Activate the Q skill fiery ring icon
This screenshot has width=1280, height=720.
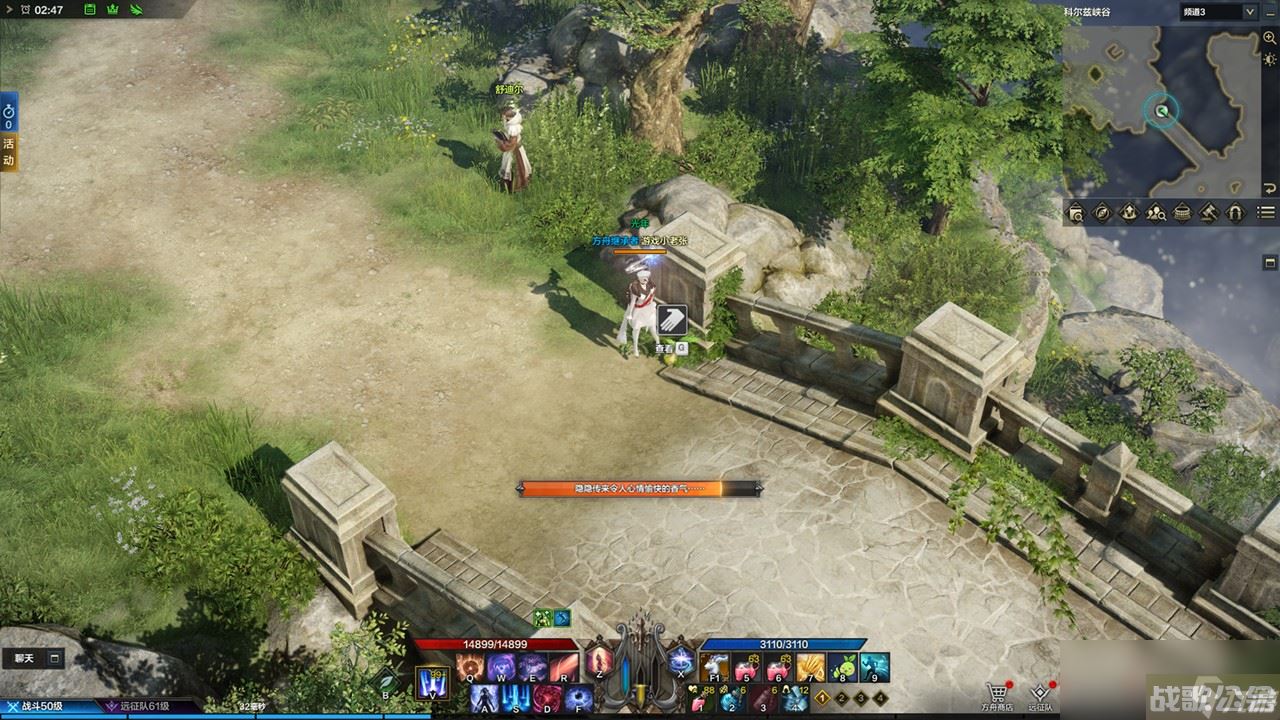click(x=469, y=667)
